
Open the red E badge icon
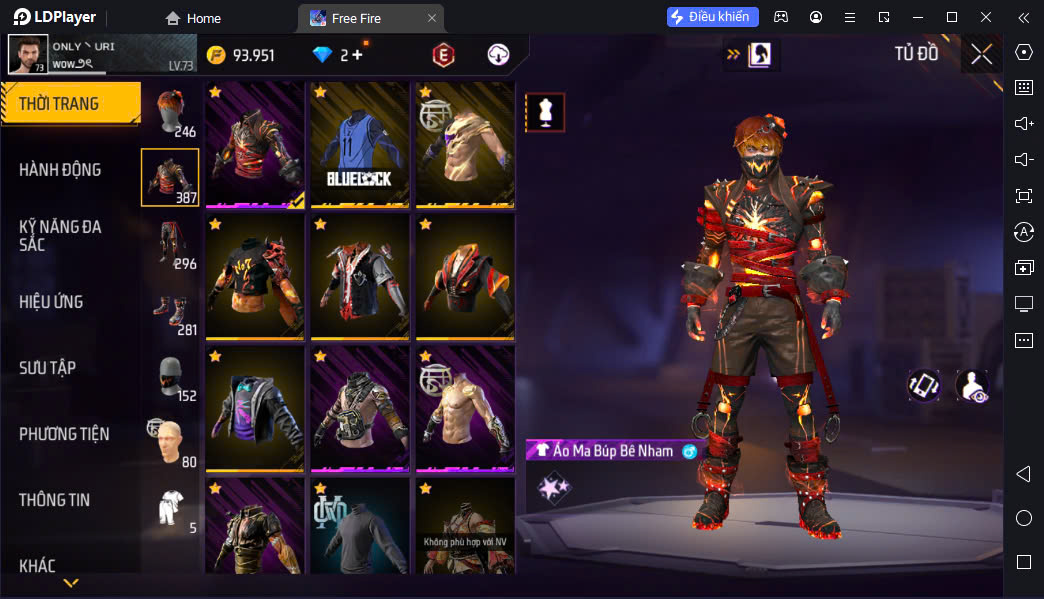[443, 55]
